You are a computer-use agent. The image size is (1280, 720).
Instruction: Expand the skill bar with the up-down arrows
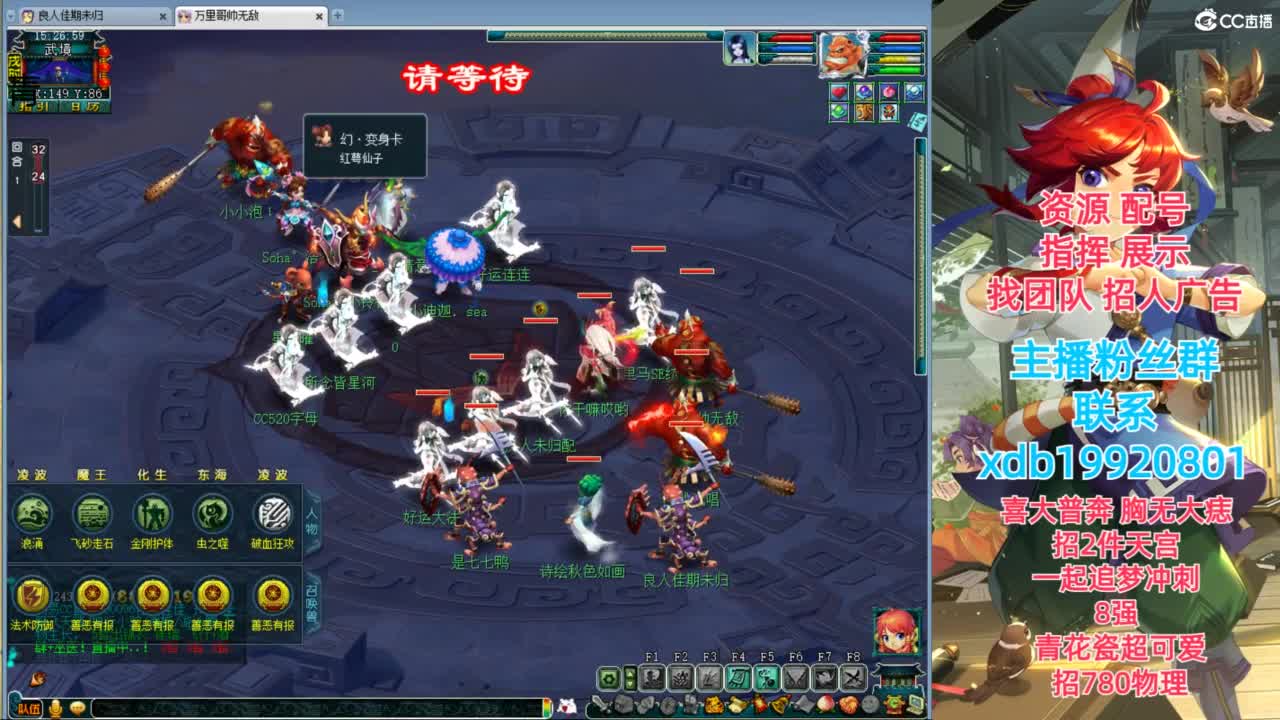[630, 678]
